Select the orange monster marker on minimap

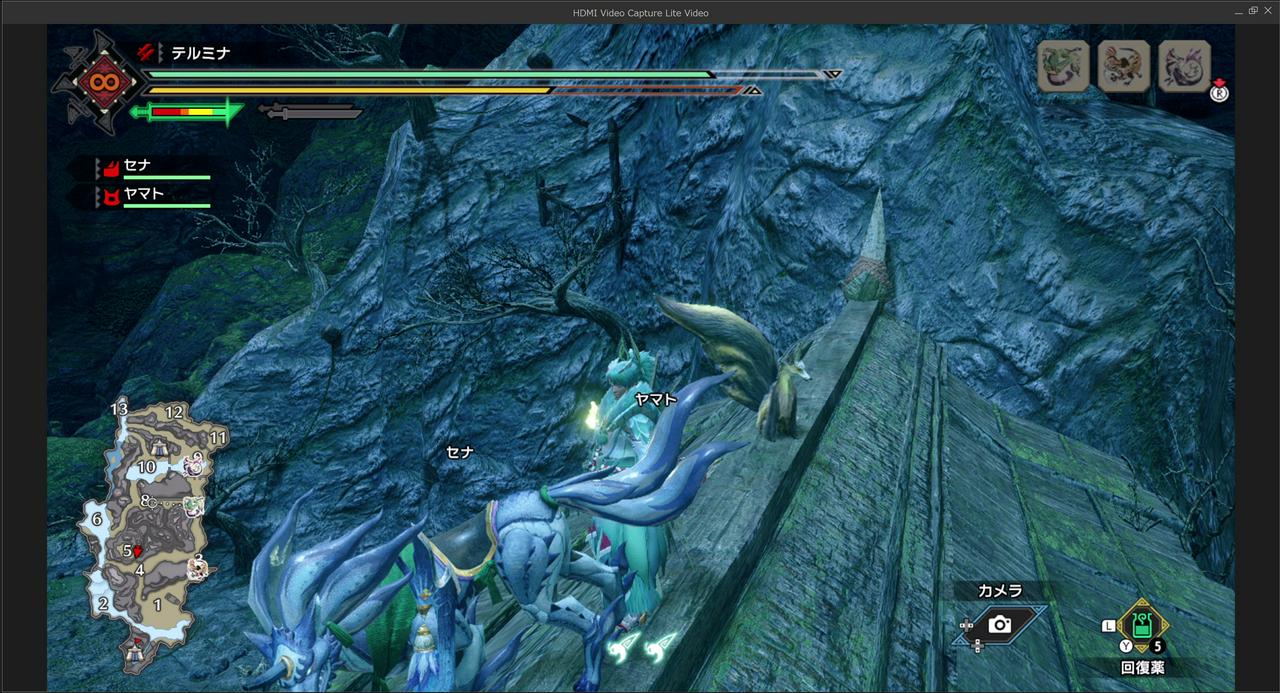tap(198, 568)
